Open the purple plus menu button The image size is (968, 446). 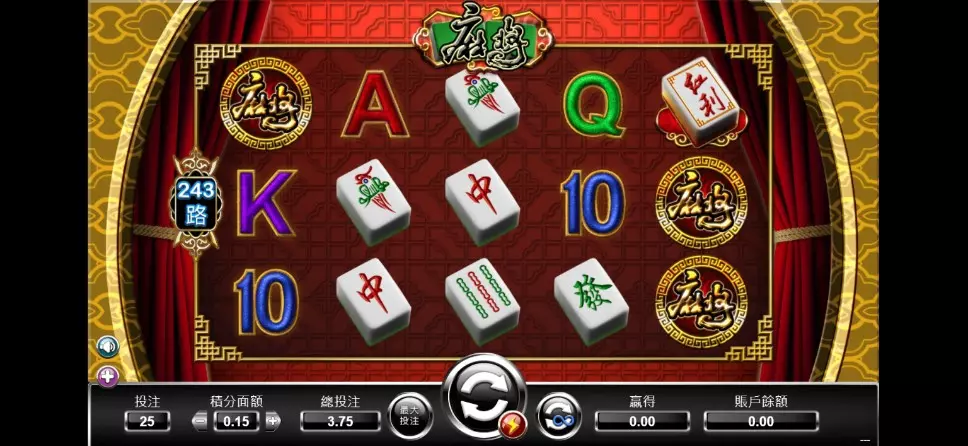point(106,376)
